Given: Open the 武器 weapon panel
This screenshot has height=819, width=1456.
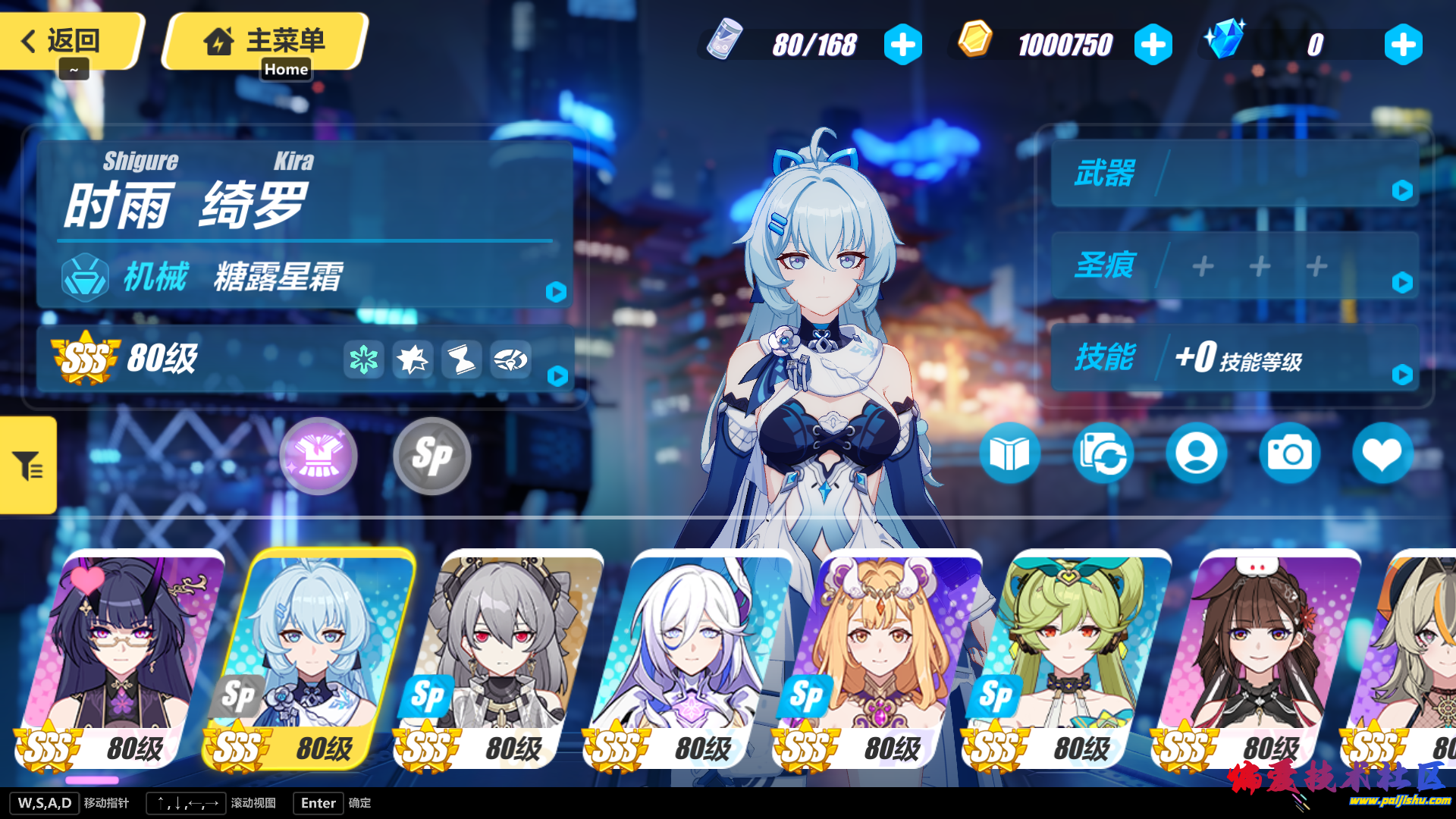Looking at the screenshot, I should pos(1235,174).
